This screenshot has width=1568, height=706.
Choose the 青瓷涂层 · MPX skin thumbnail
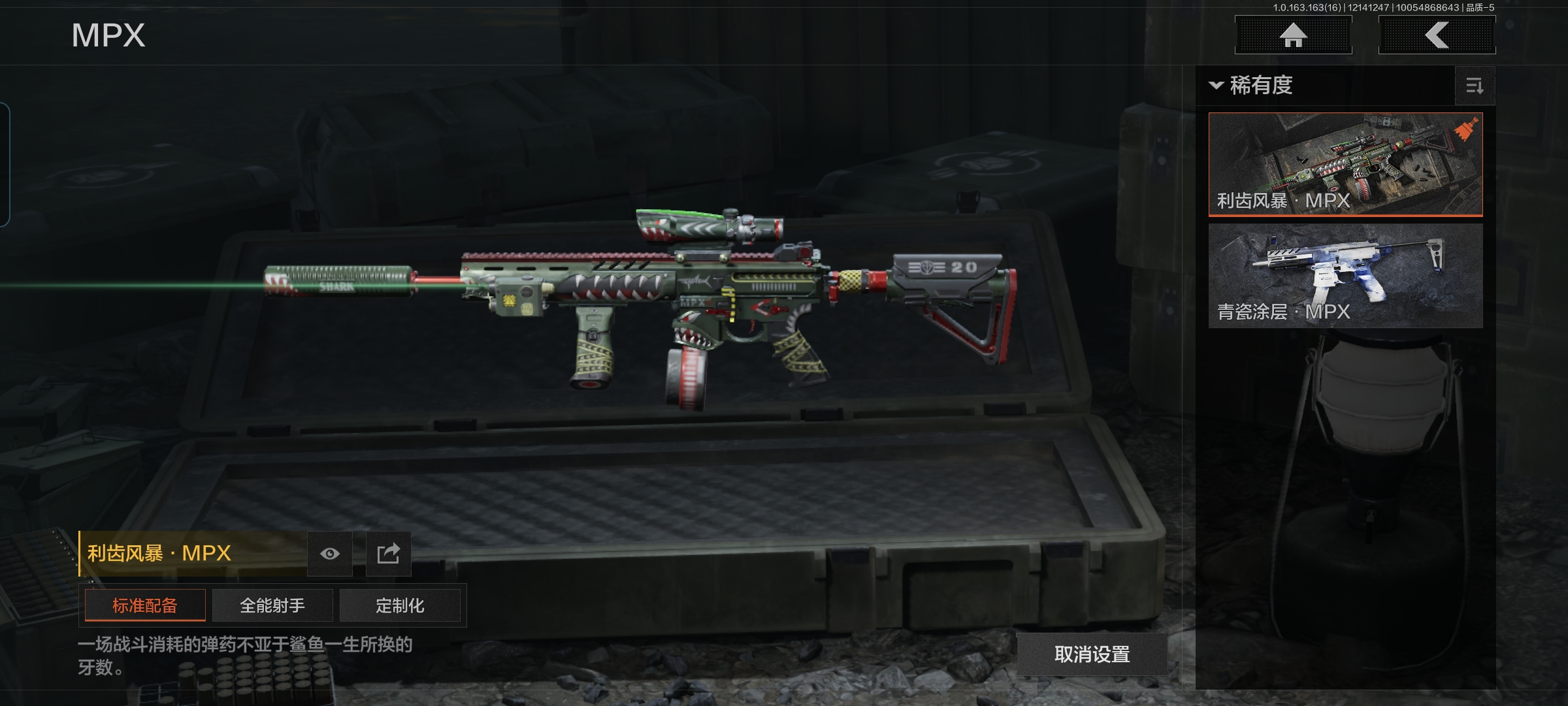pos(1345,275)
